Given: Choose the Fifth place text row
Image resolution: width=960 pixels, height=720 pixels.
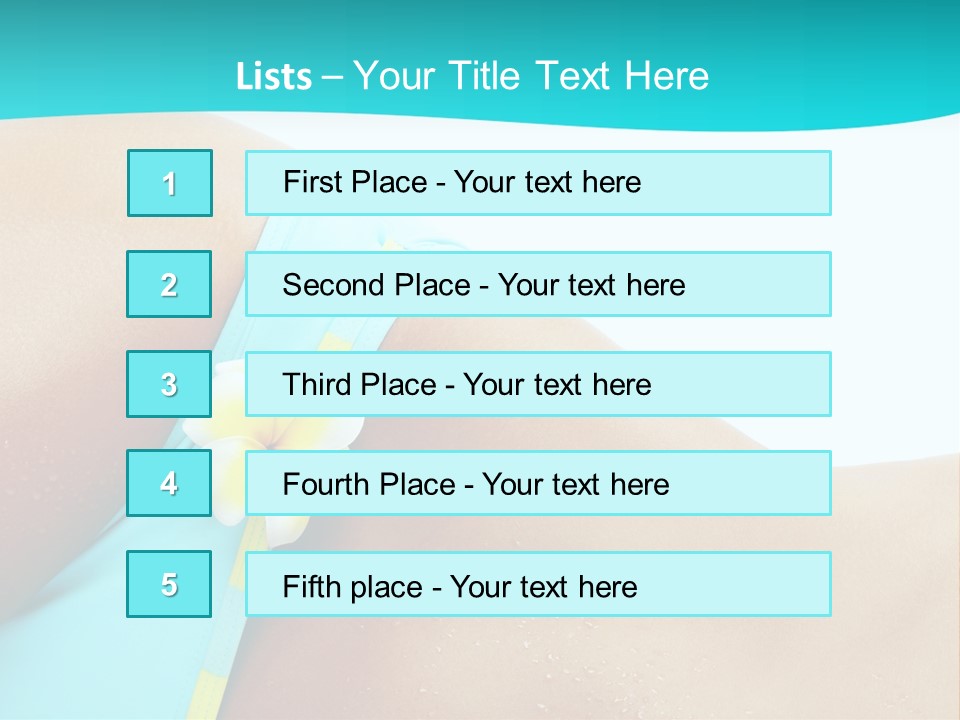Looking at the screenshot, I should pyautogui.click(x=538, y=584).
